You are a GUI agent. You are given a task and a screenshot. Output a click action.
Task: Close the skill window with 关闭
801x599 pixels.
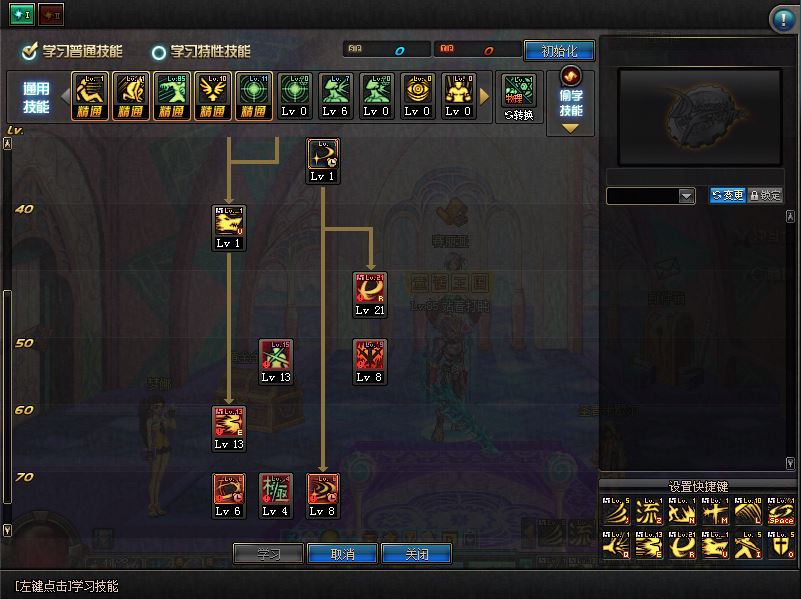tap(416, 554)
